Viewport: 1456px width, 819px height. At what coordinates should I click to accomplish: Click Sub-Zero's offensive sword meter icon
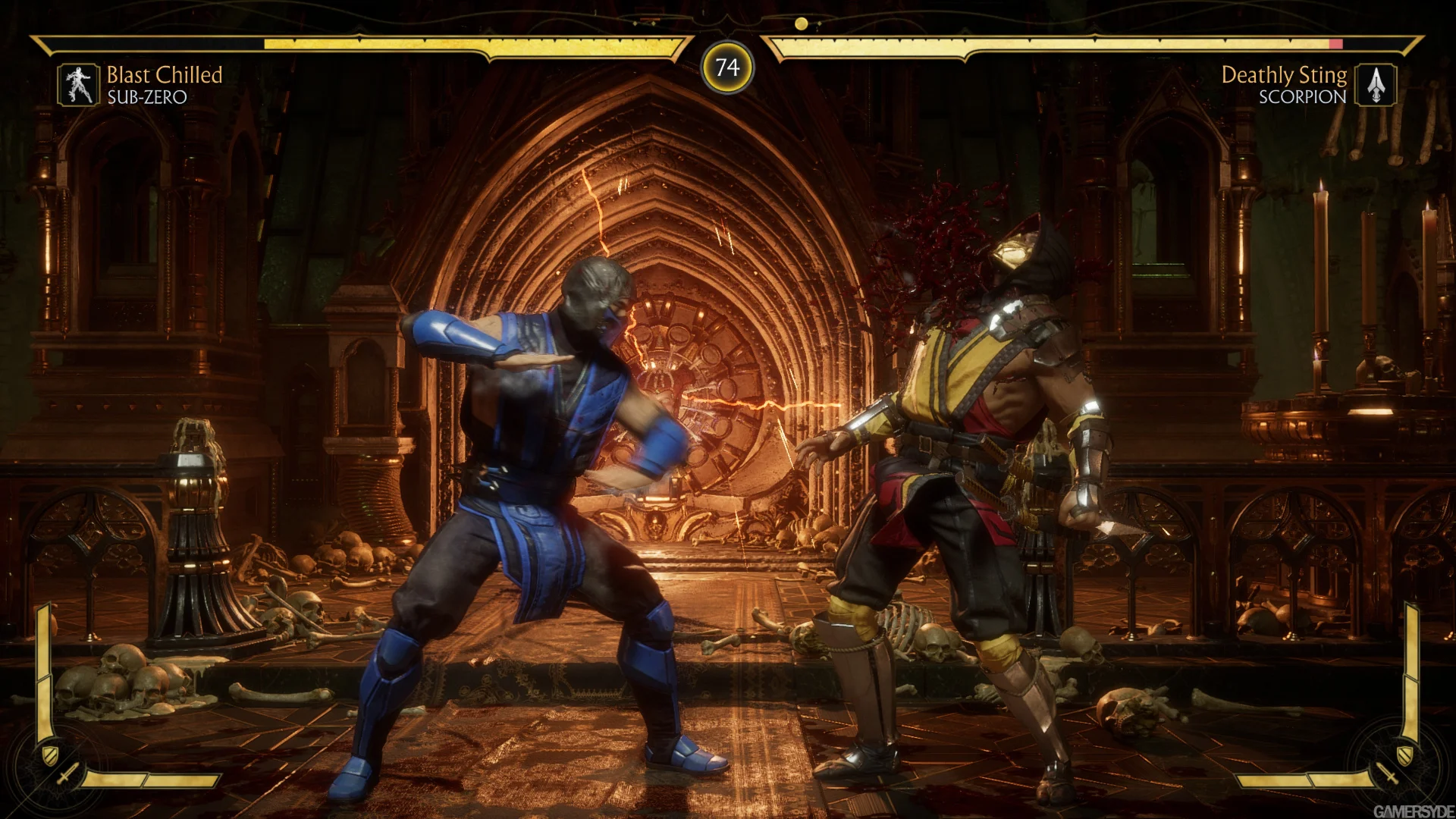click(68, 774)
